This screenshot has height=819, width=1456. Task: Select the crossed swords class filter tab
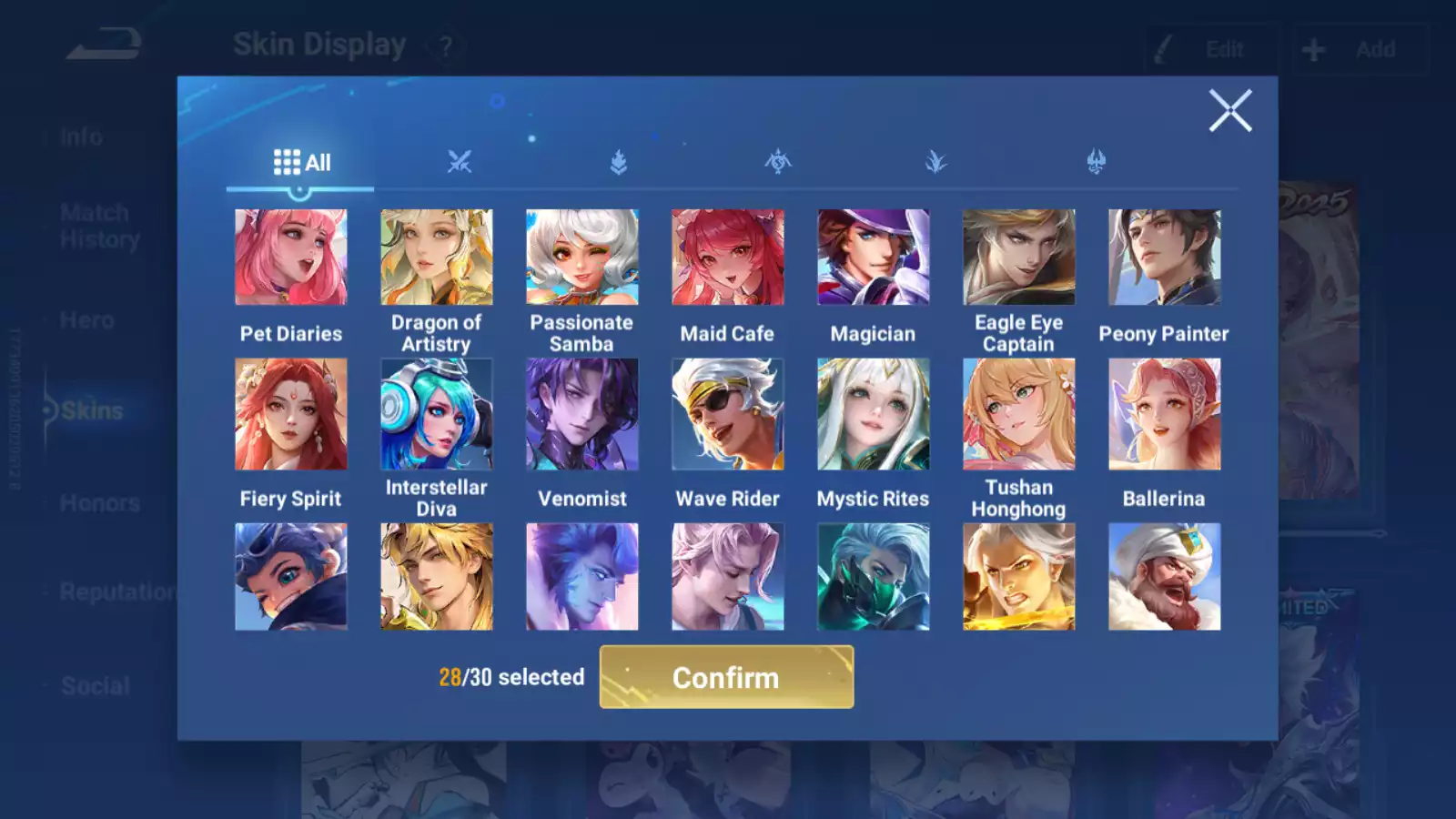[x=460, y=159]
